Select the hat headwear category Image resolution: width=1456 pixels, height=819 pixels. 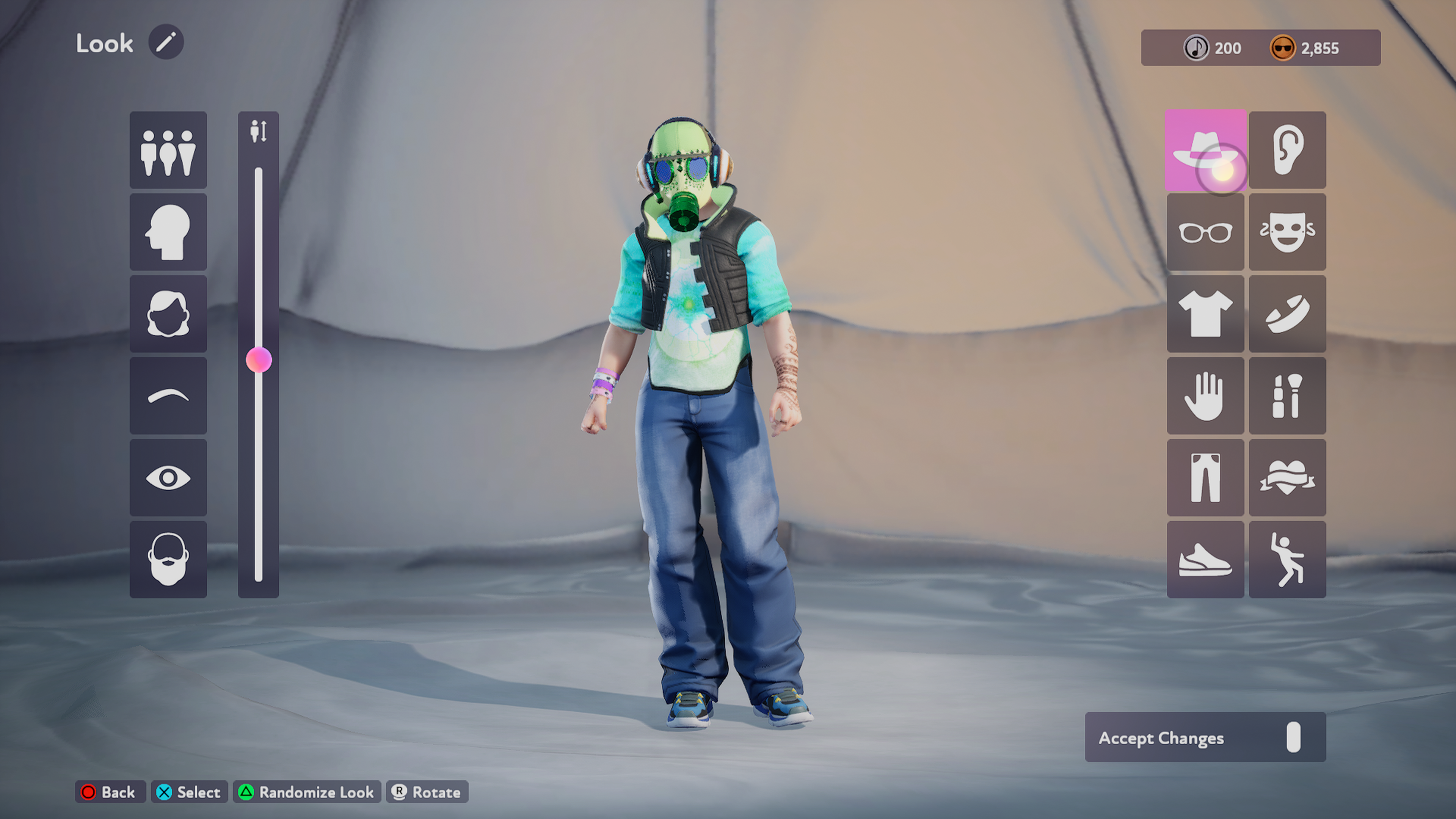click(1205, 151)
